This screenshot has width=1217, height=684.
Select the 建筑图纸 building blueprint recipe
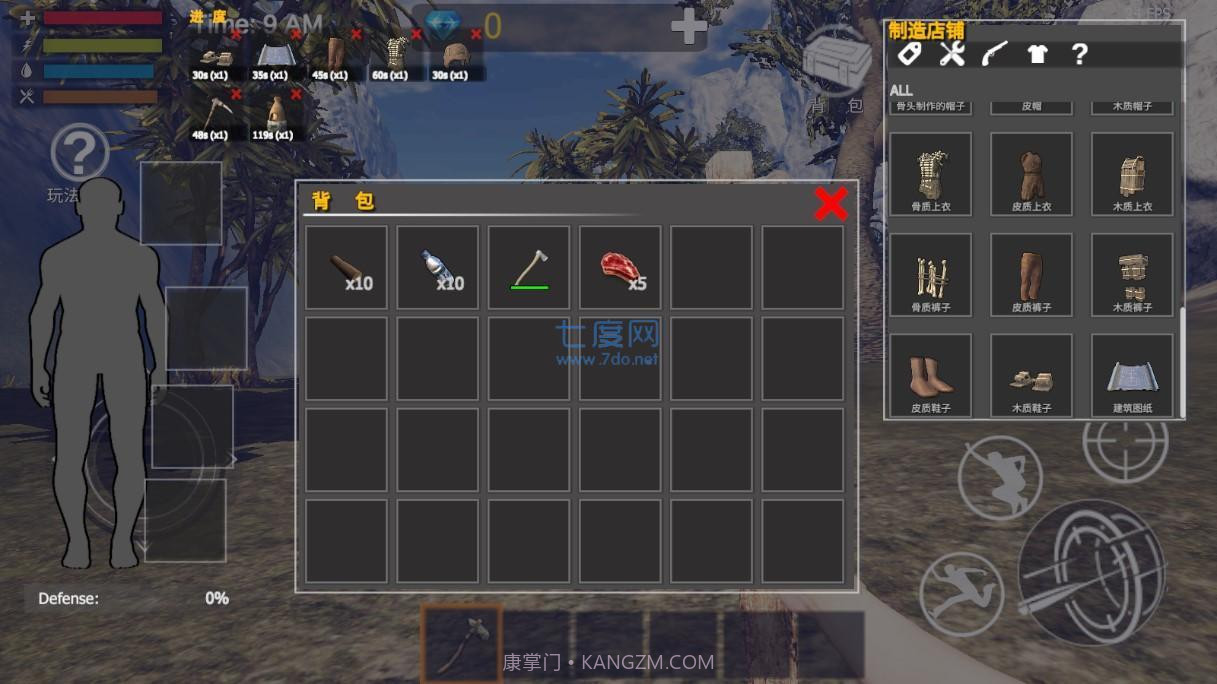(1132, 376)
